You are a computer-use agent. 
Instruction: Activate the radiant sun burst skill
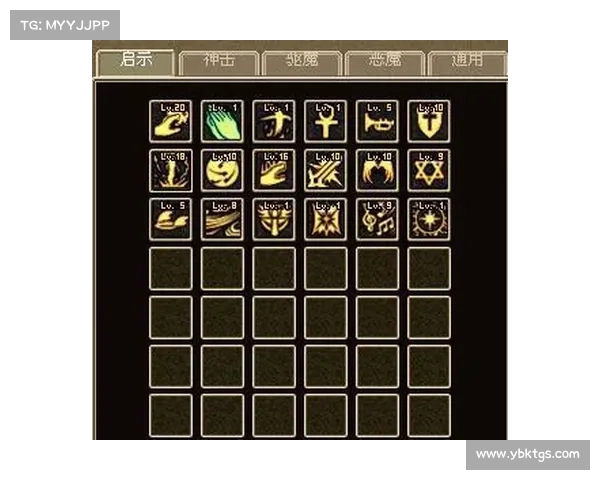pyautogui.click(x=429, y=220)
